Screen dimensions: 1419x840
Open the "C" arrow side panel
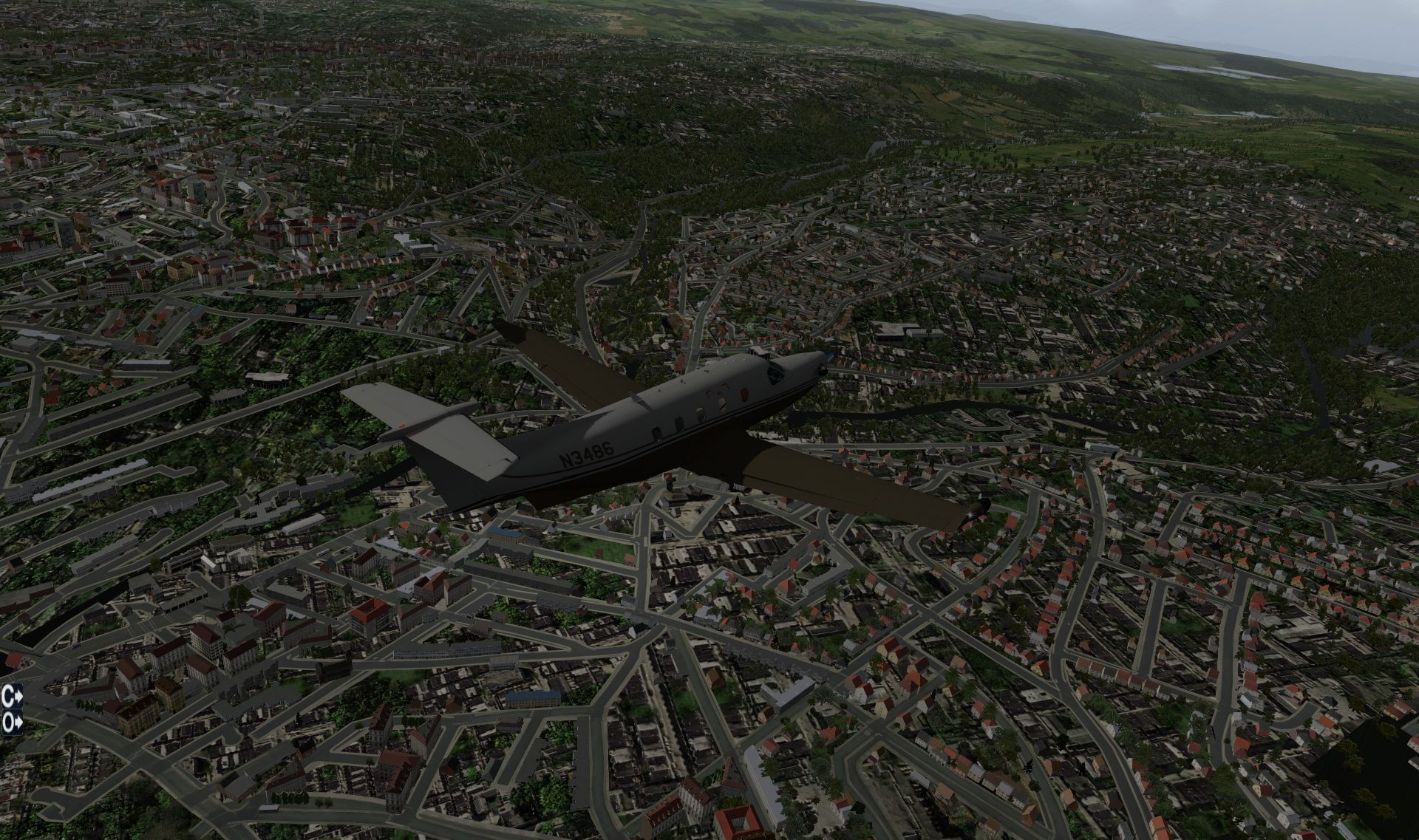[x=12, y=694]
